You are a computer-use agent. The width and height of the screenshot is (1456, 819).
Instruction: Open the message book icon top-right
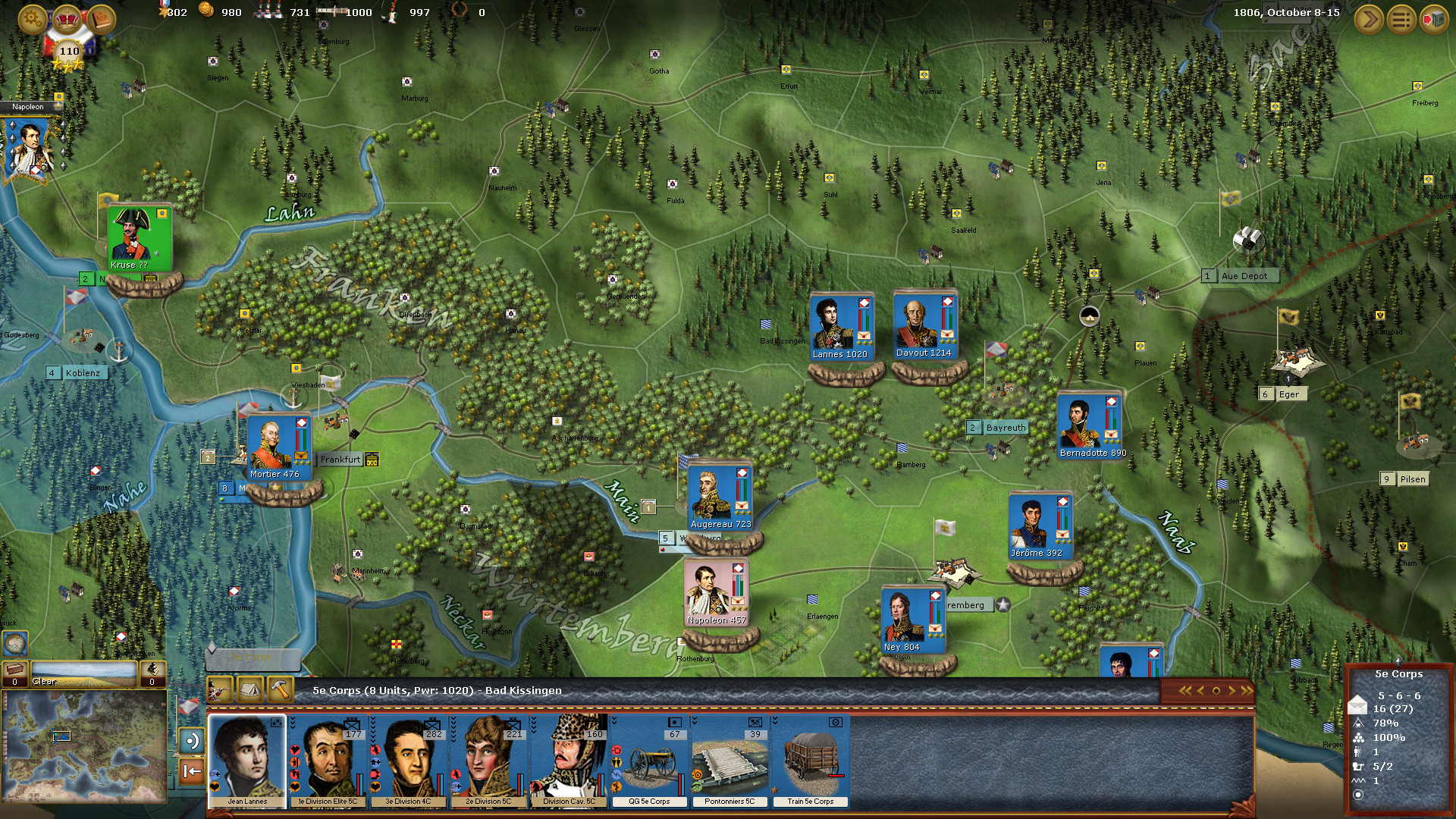(1434, 20)
